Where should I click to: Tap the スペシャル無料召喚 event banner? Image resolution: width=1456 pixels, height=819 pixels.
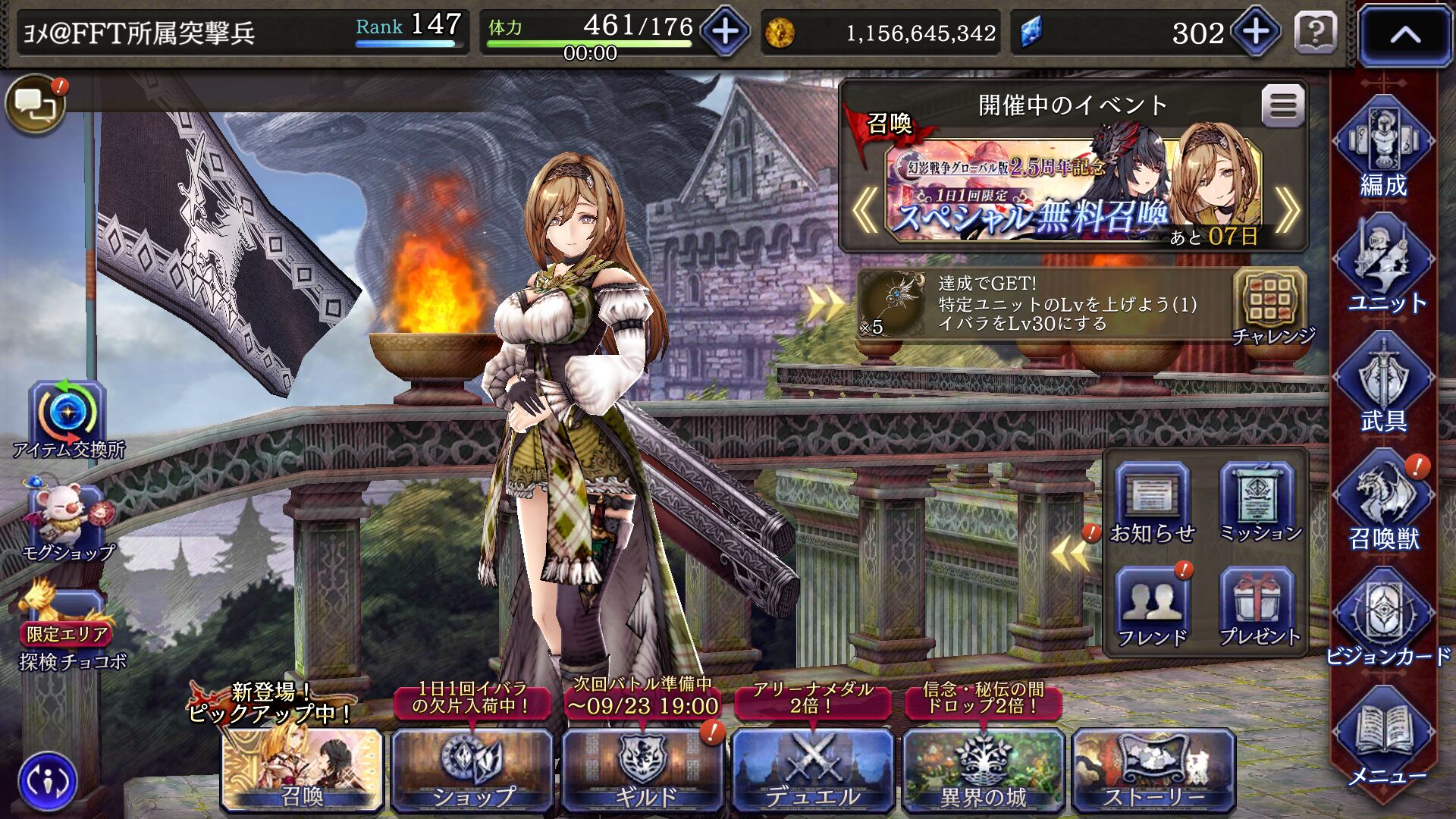click(1073, 193)
